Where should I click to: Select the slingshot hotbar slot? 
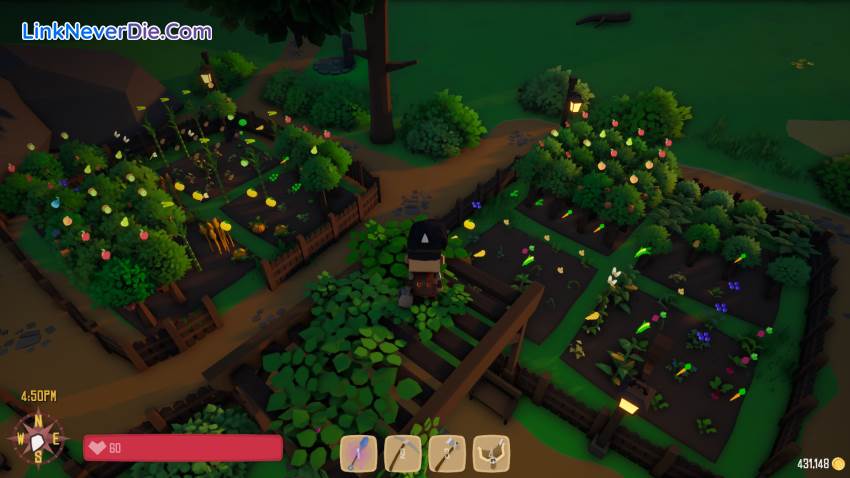coord(491,453)
